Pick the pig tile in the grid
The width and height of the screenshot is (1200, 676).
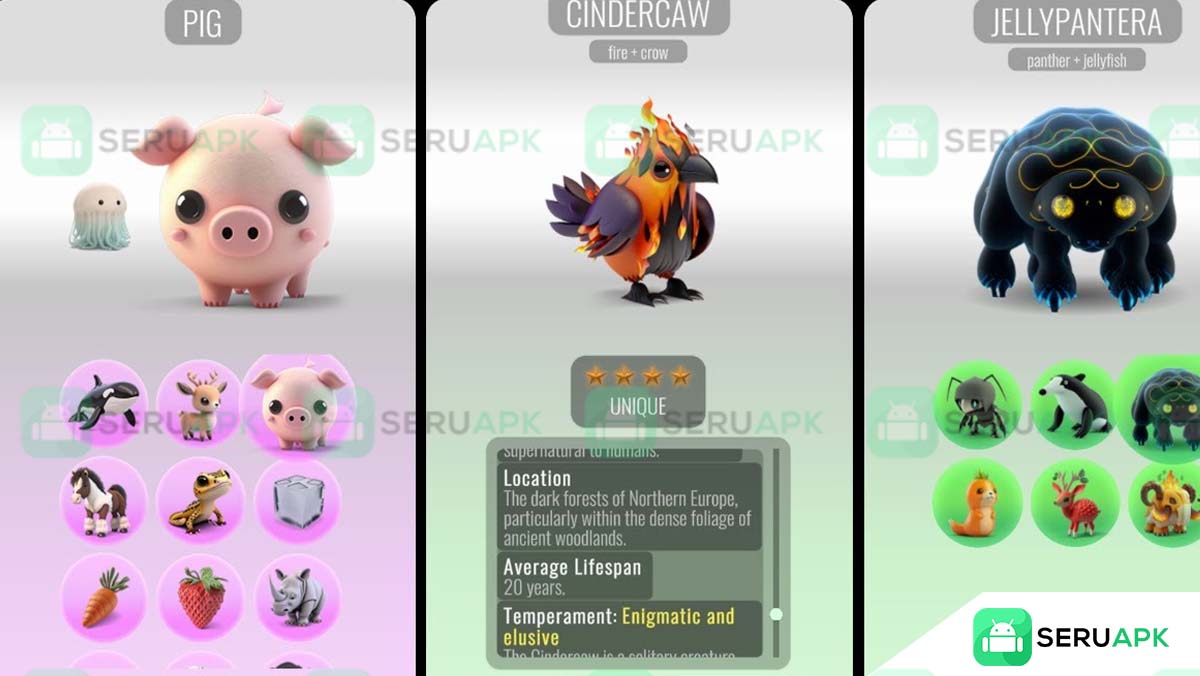click(298, 402)
